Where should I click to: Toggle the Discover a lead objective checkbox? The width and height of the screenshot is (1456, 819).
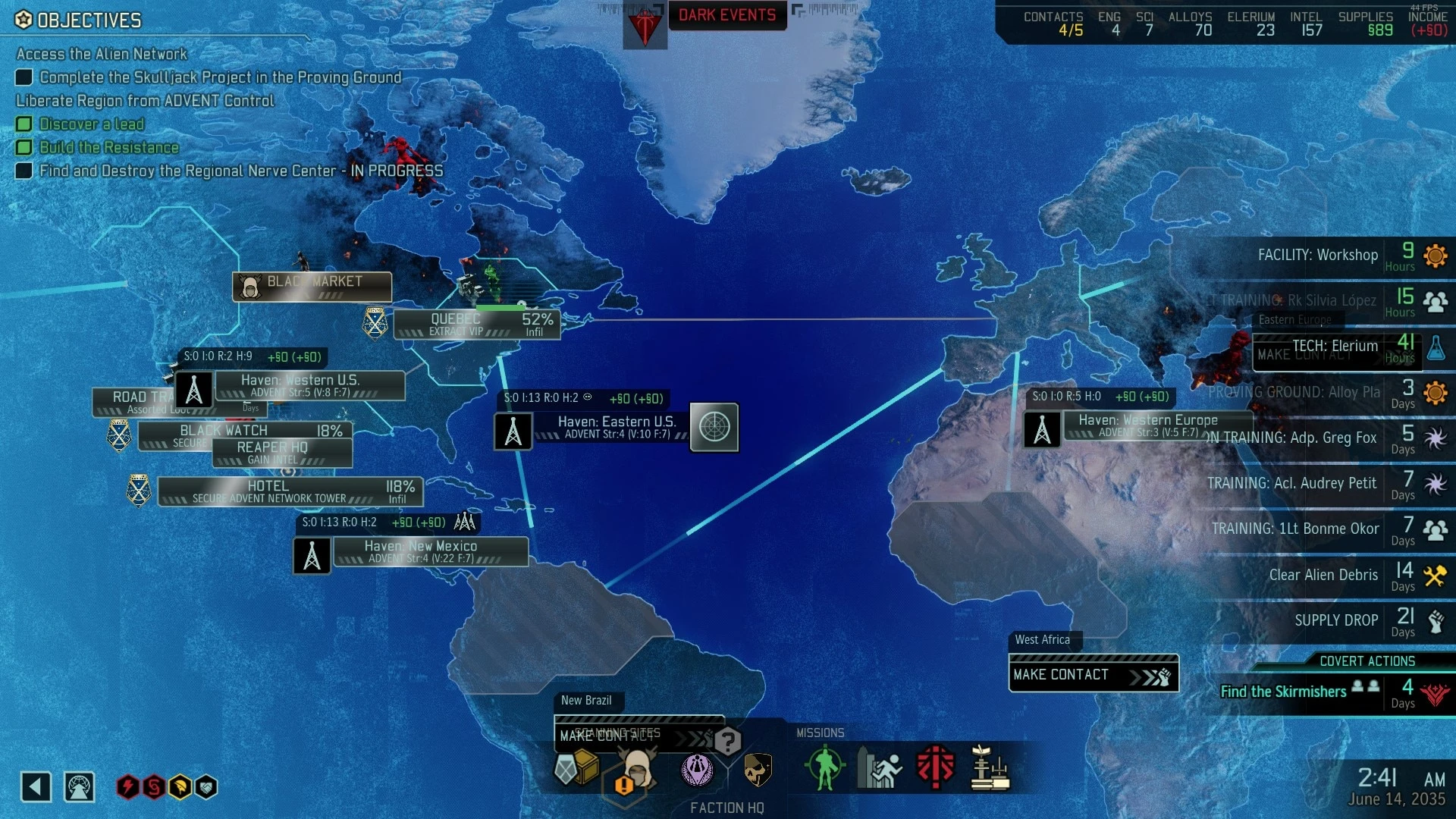click(x=24, y=124)
